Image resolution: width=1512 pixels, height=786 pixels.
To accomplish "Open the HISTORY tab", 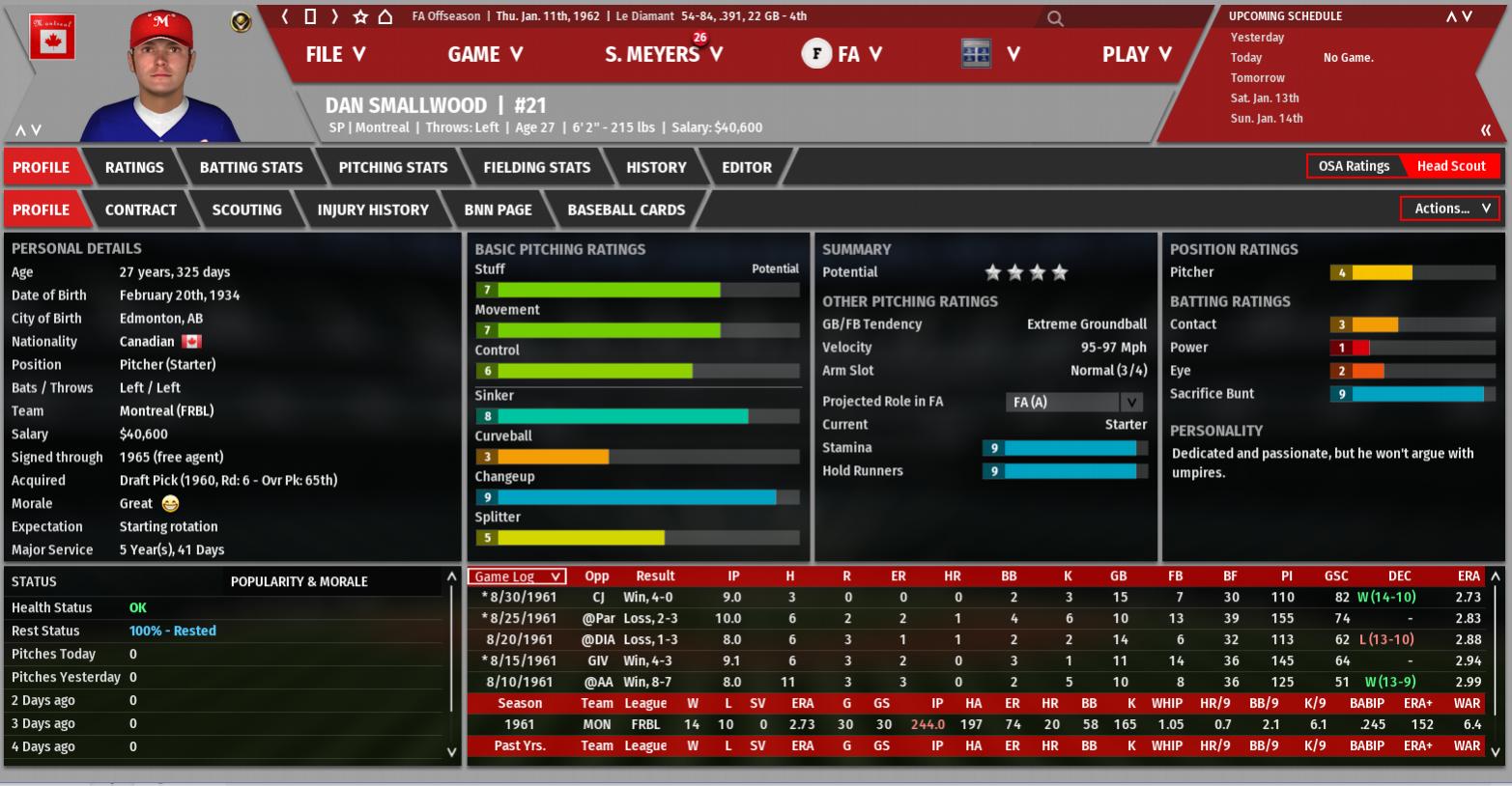I will coord(656,167).
